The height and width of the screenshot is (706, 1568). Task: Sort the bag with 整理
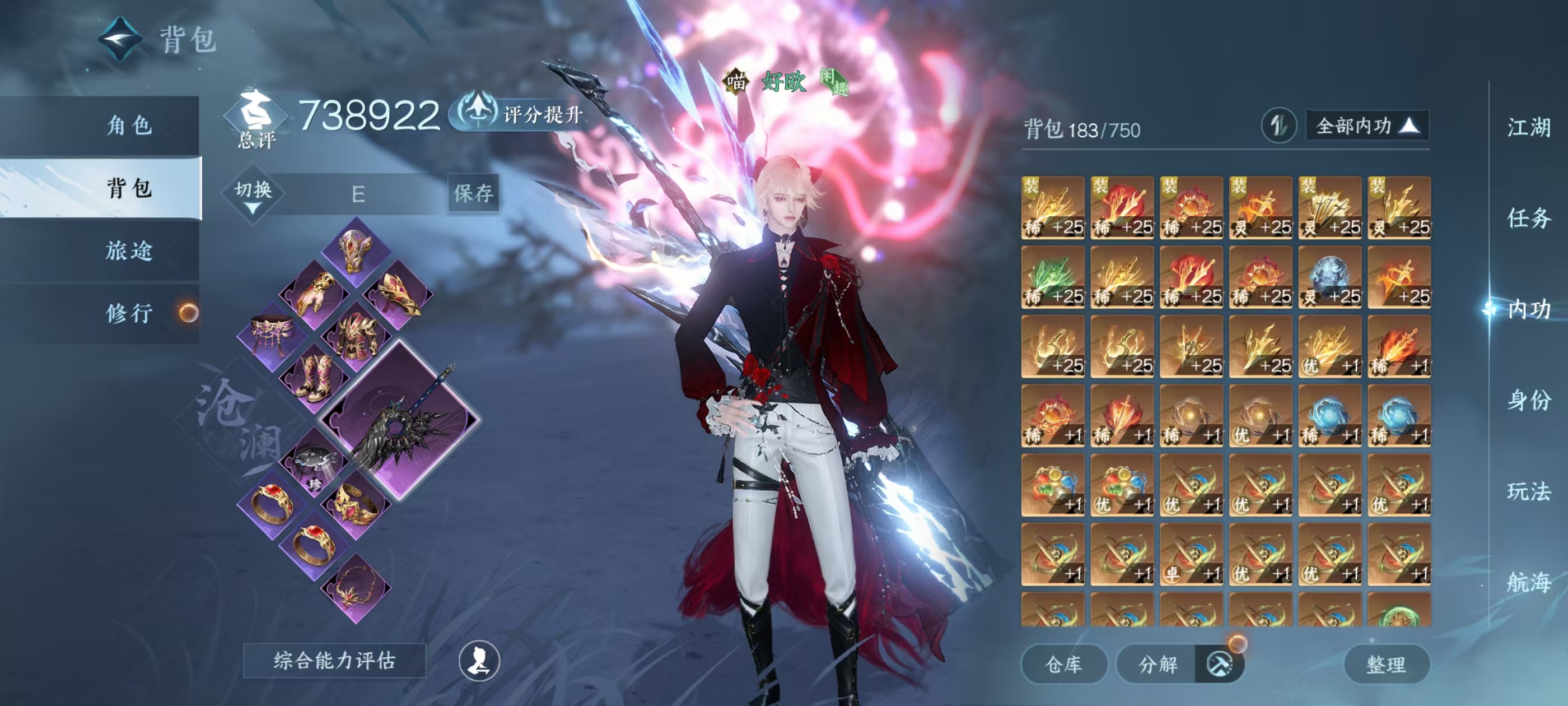point(1386,664)
